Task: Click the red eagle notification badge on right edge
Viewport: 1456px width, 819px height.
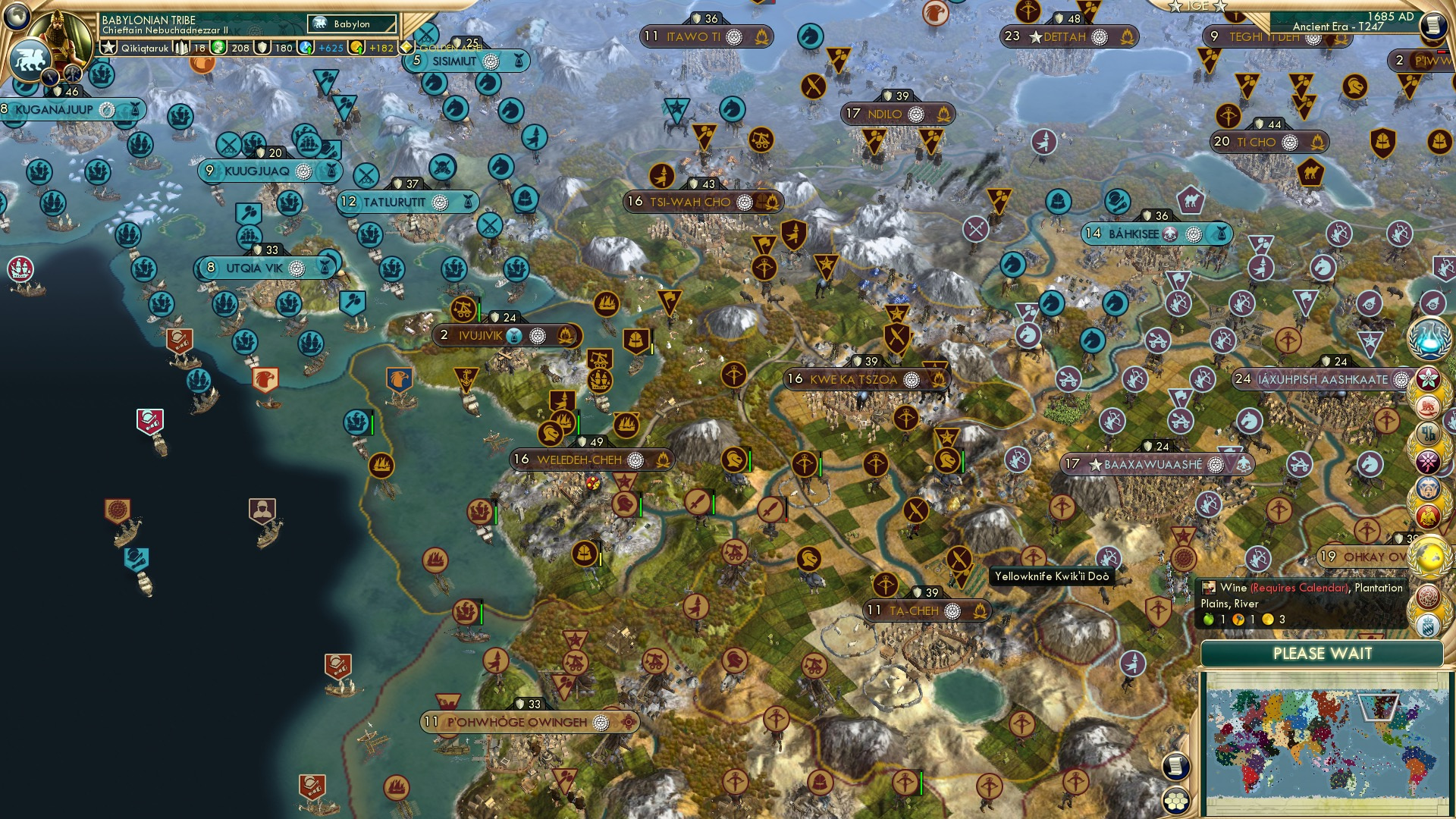Action: [1430, 516]
